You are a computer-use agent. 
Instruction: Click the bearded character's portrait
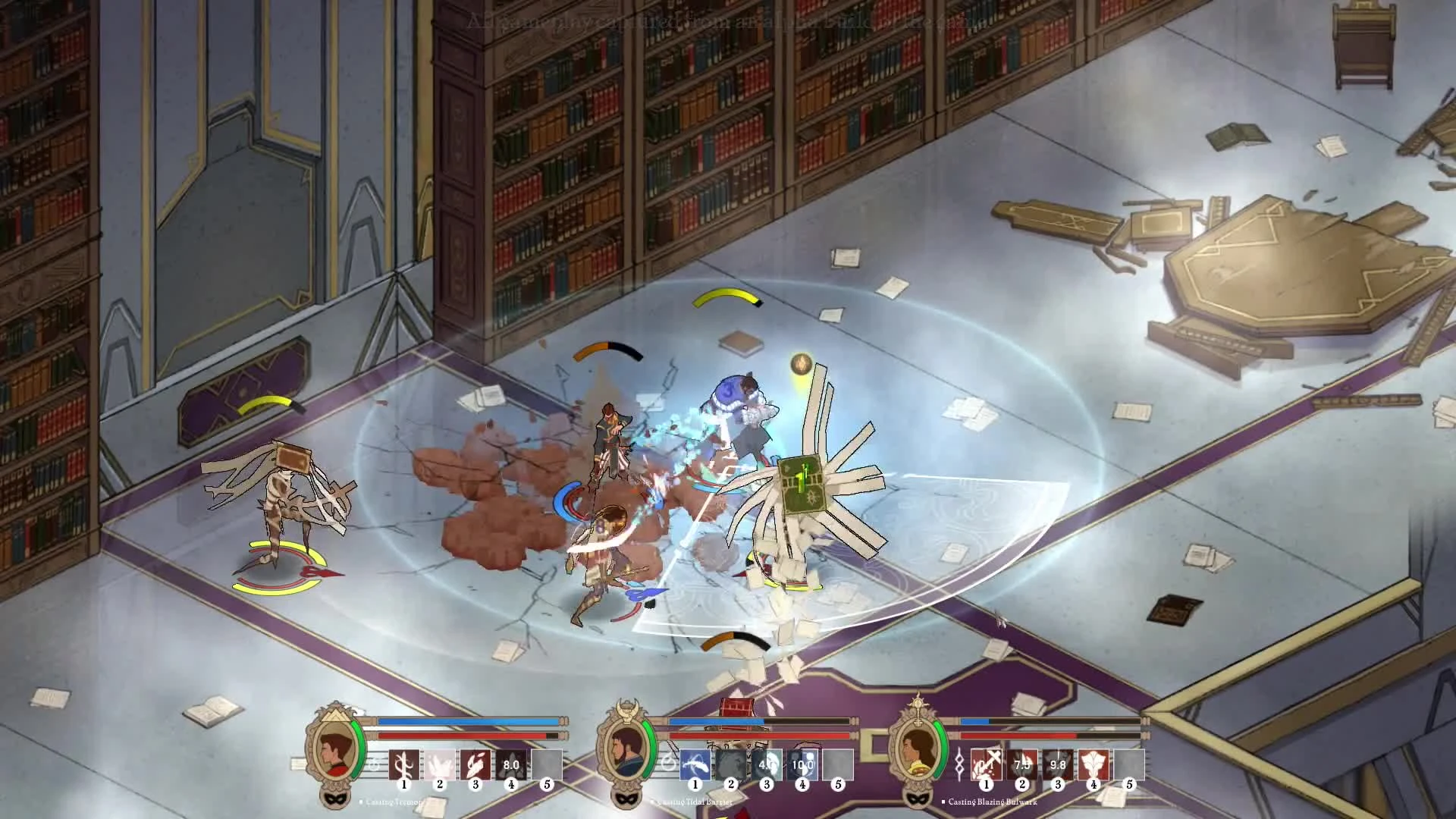click(x=626, y=751)
